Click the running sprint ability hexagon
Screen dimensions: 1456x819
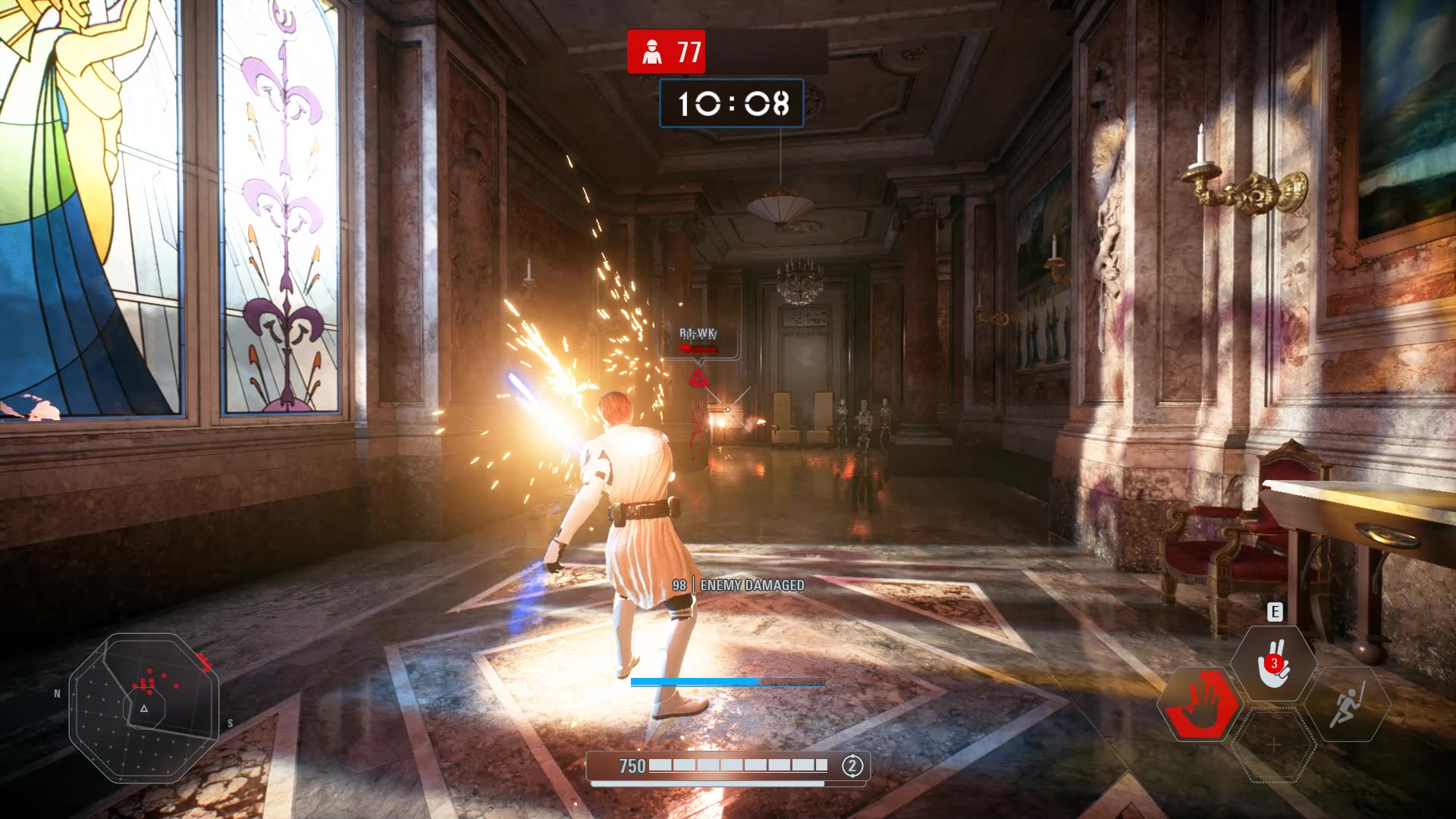[1347, 703]
